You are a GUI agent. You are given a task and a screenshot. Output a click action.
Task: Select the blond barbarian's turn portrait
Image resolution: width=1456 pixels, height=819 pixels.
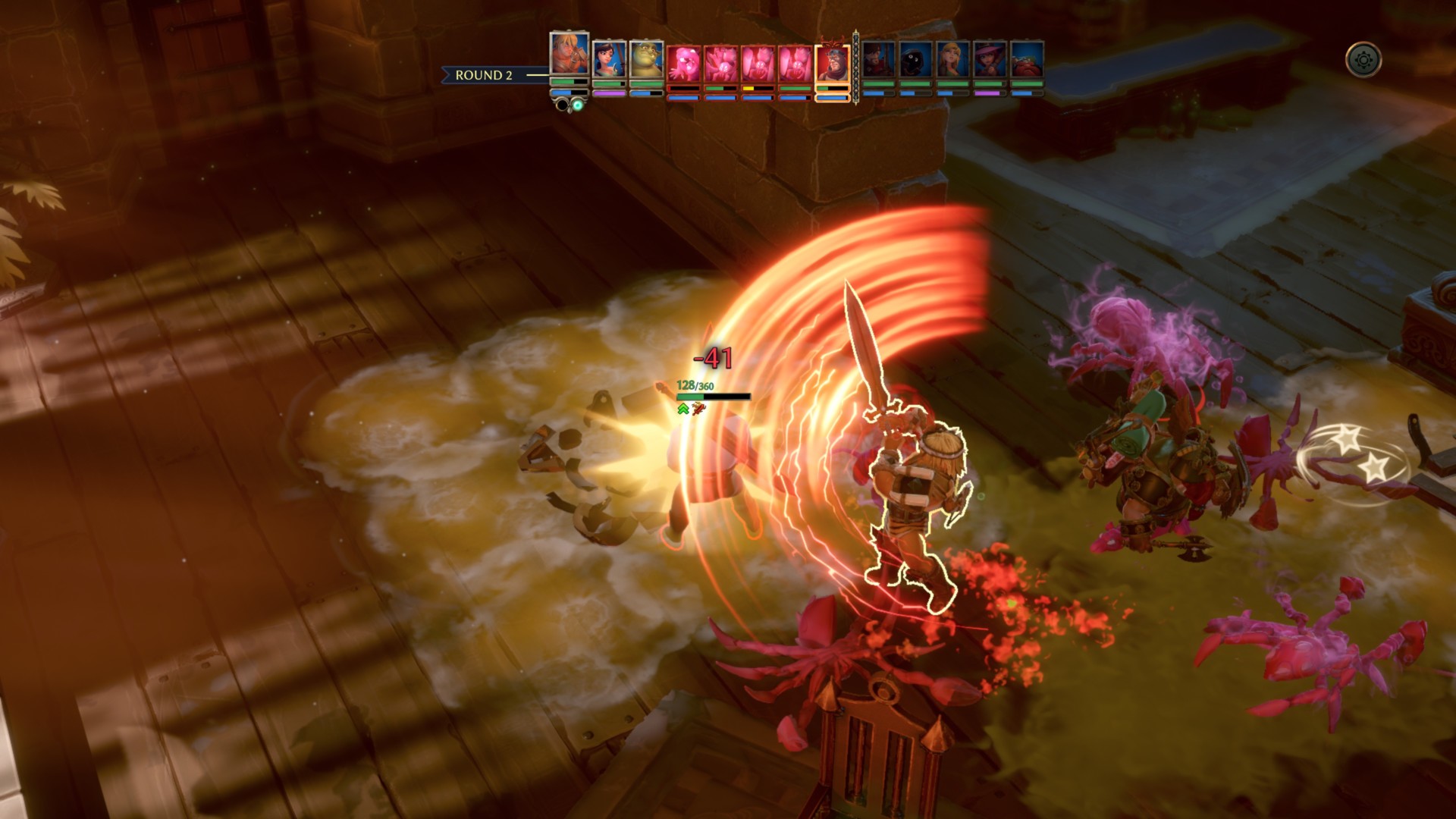[570, 54]
